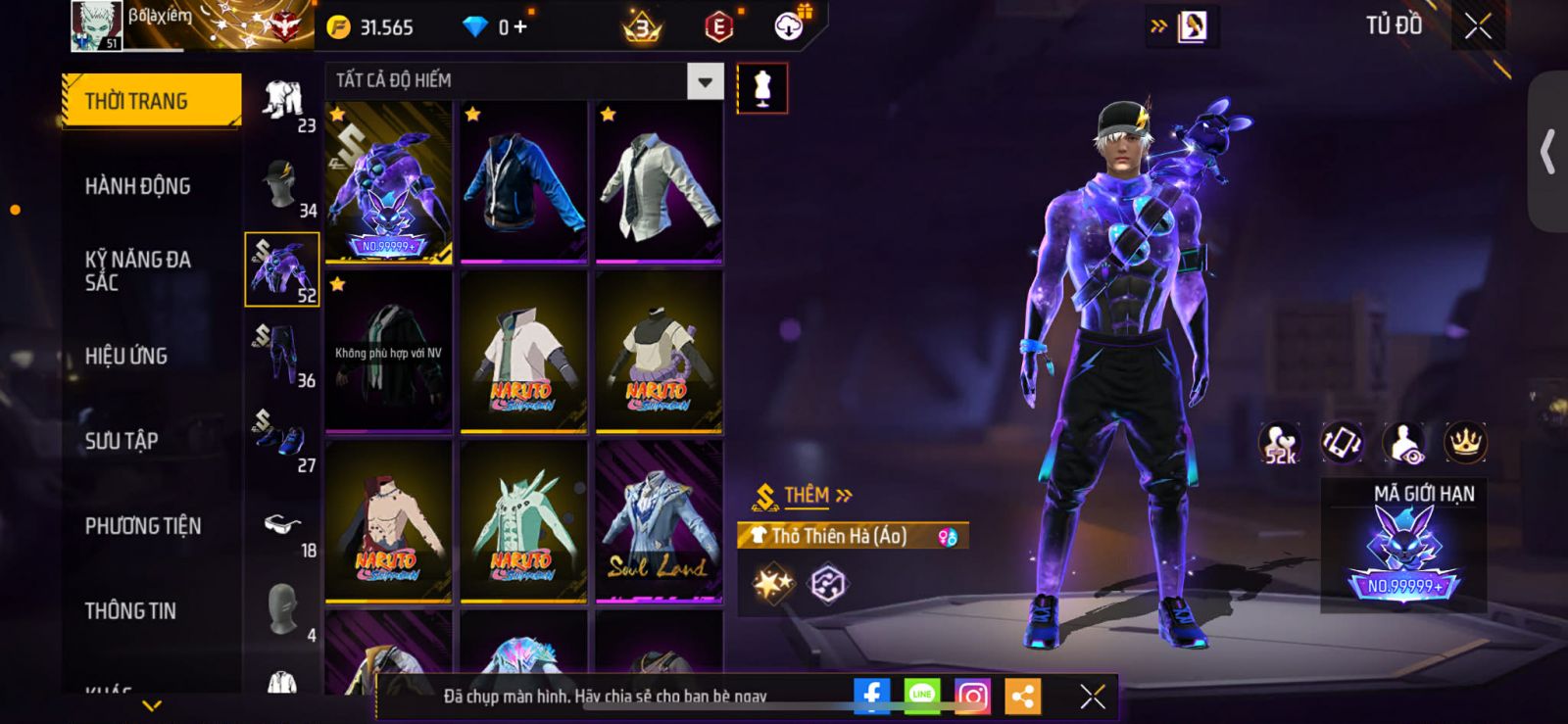1568x724 pixels.
Task: Close the wardrobe screen
Action: [x=1478, y=26]
